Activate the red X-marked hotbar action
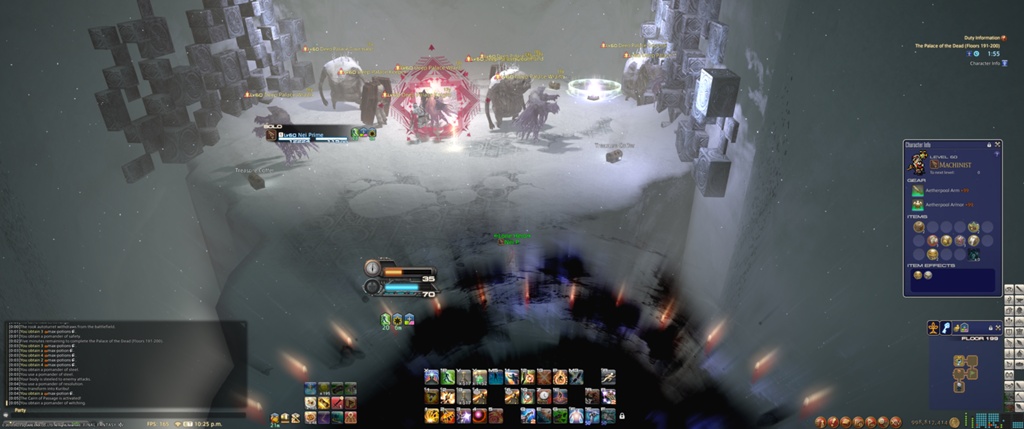This screenshot has height=429, width=1024. click(543, 377)
